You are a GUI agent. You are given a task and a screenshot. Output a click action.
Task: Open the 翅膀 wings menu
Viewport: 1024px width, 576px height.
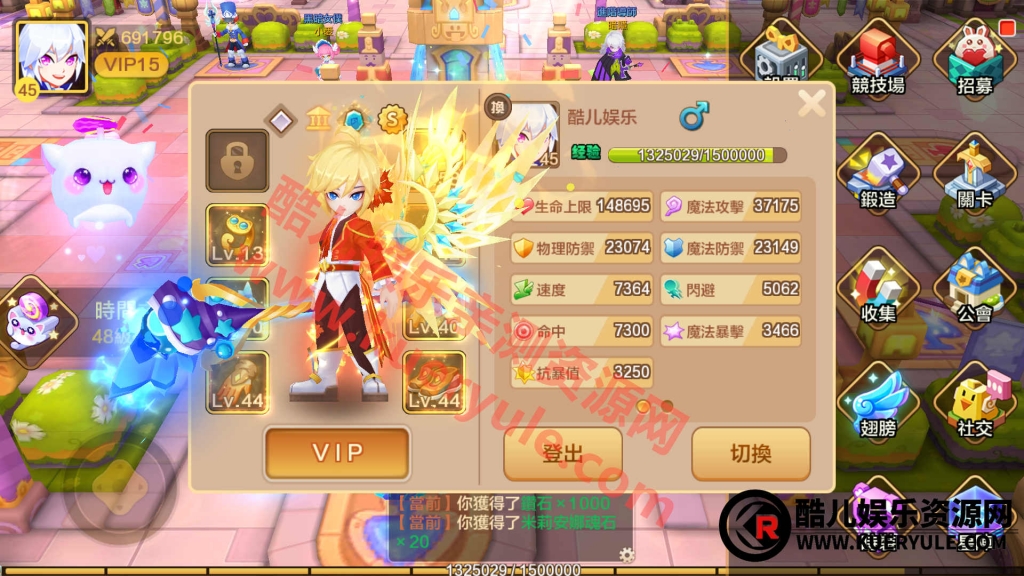pos(878,406)
